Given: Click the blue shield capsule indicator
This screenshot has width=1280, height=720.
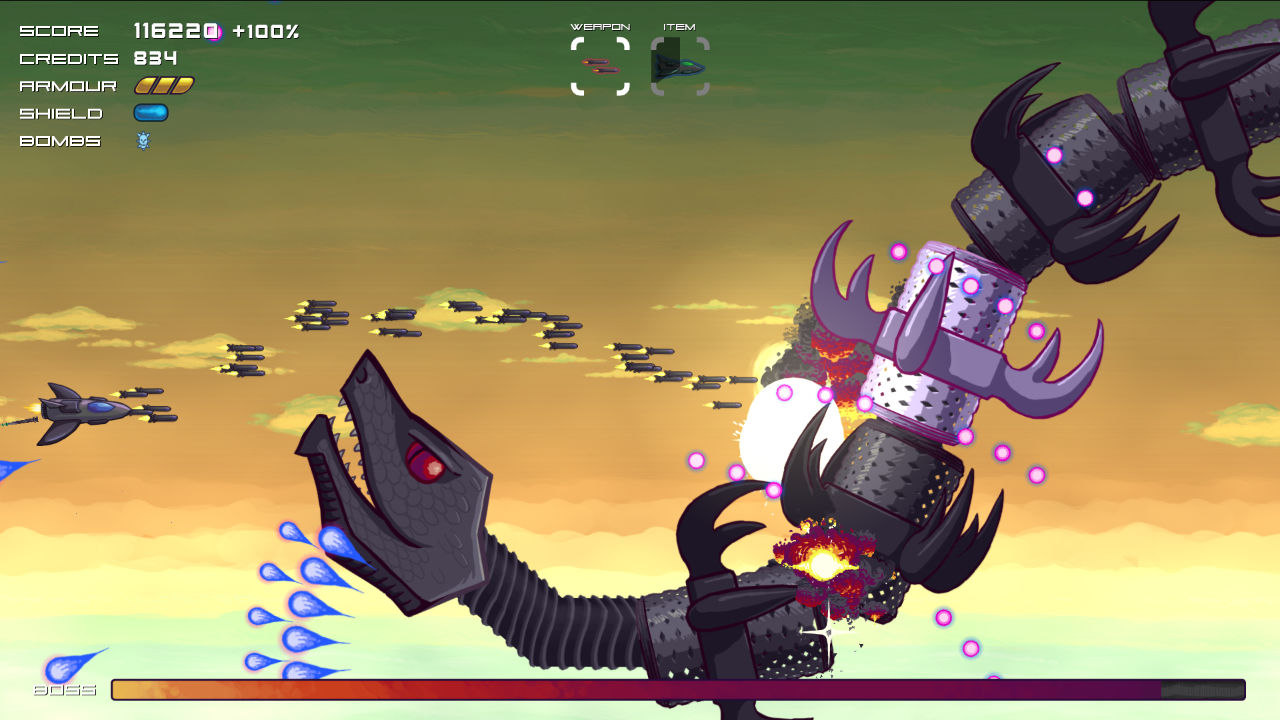Looking at the screenshot, I should point(150,112).
